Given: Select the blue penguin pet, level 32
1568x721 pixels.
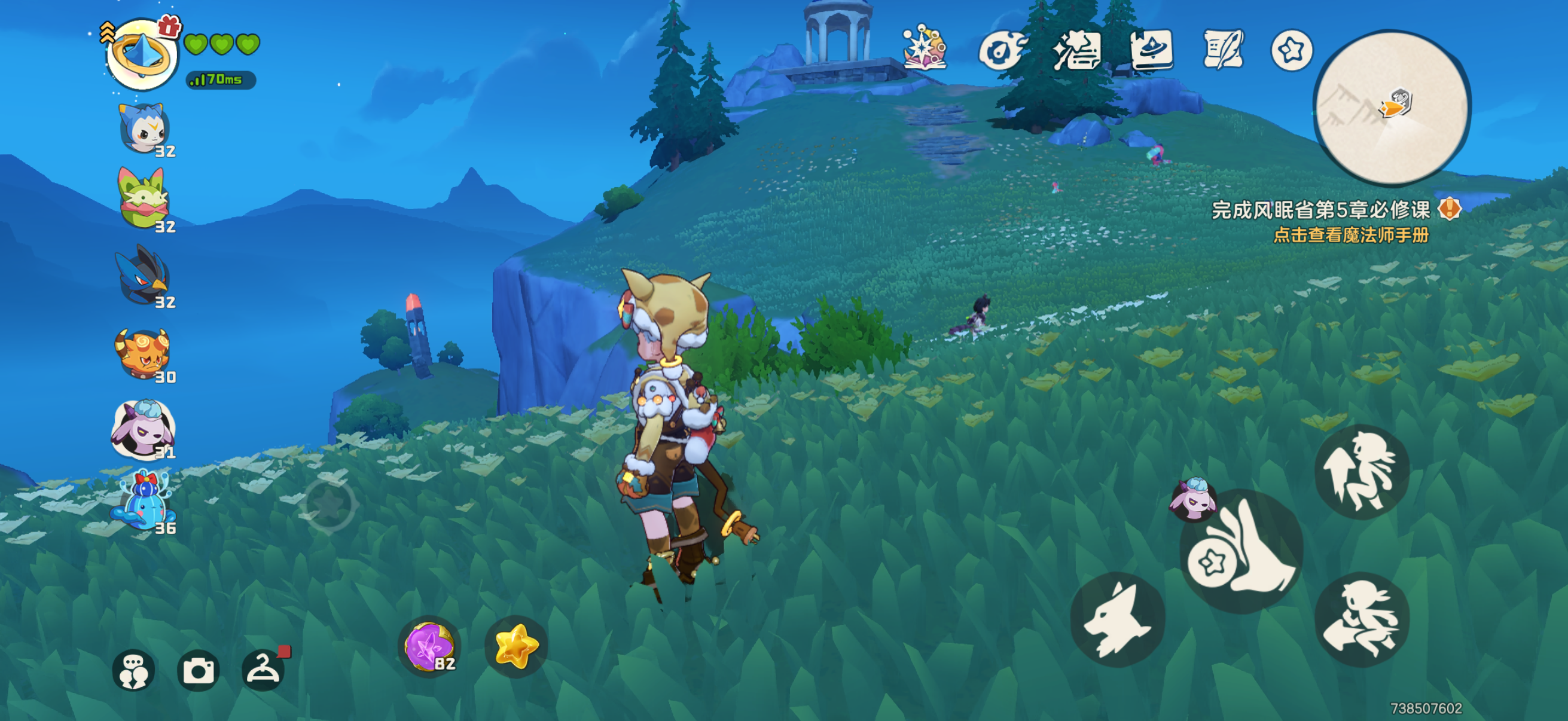Looking at the screenshot, I should 143,129.
